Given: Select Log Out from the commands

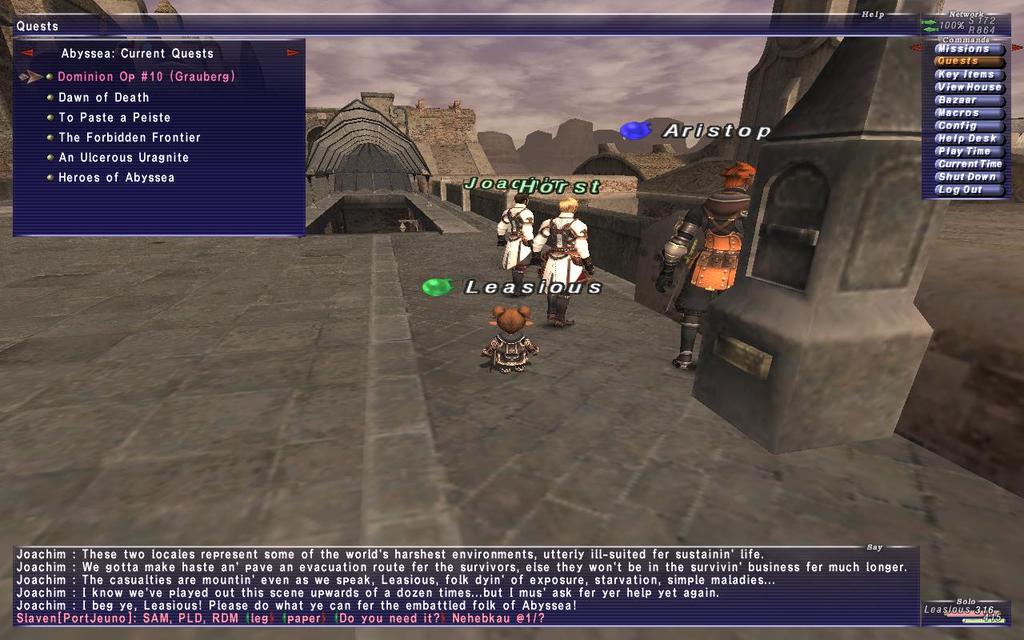Looking at the screenshot, I should [x=967, y=190].
